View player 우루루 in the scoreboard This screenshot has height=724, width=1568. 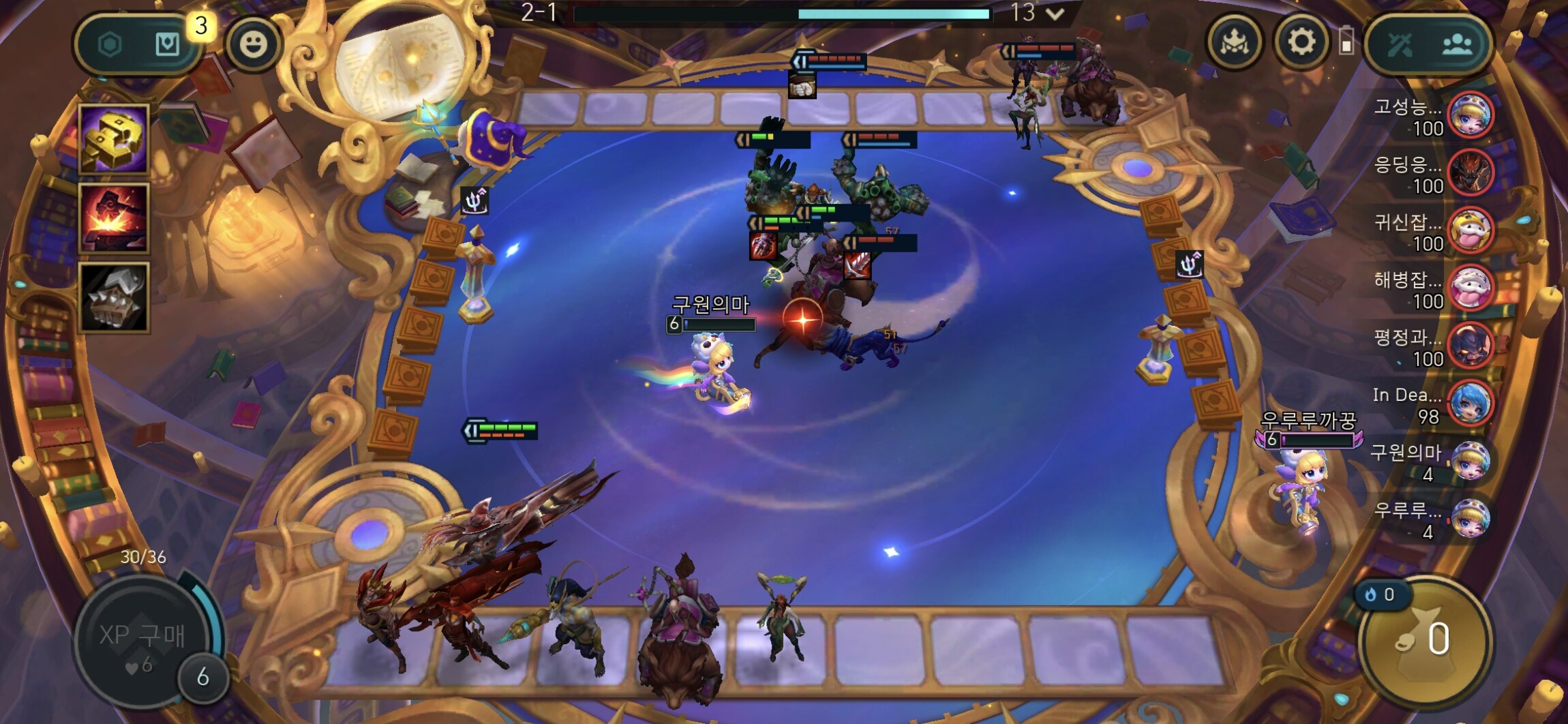pos(1470,519)
